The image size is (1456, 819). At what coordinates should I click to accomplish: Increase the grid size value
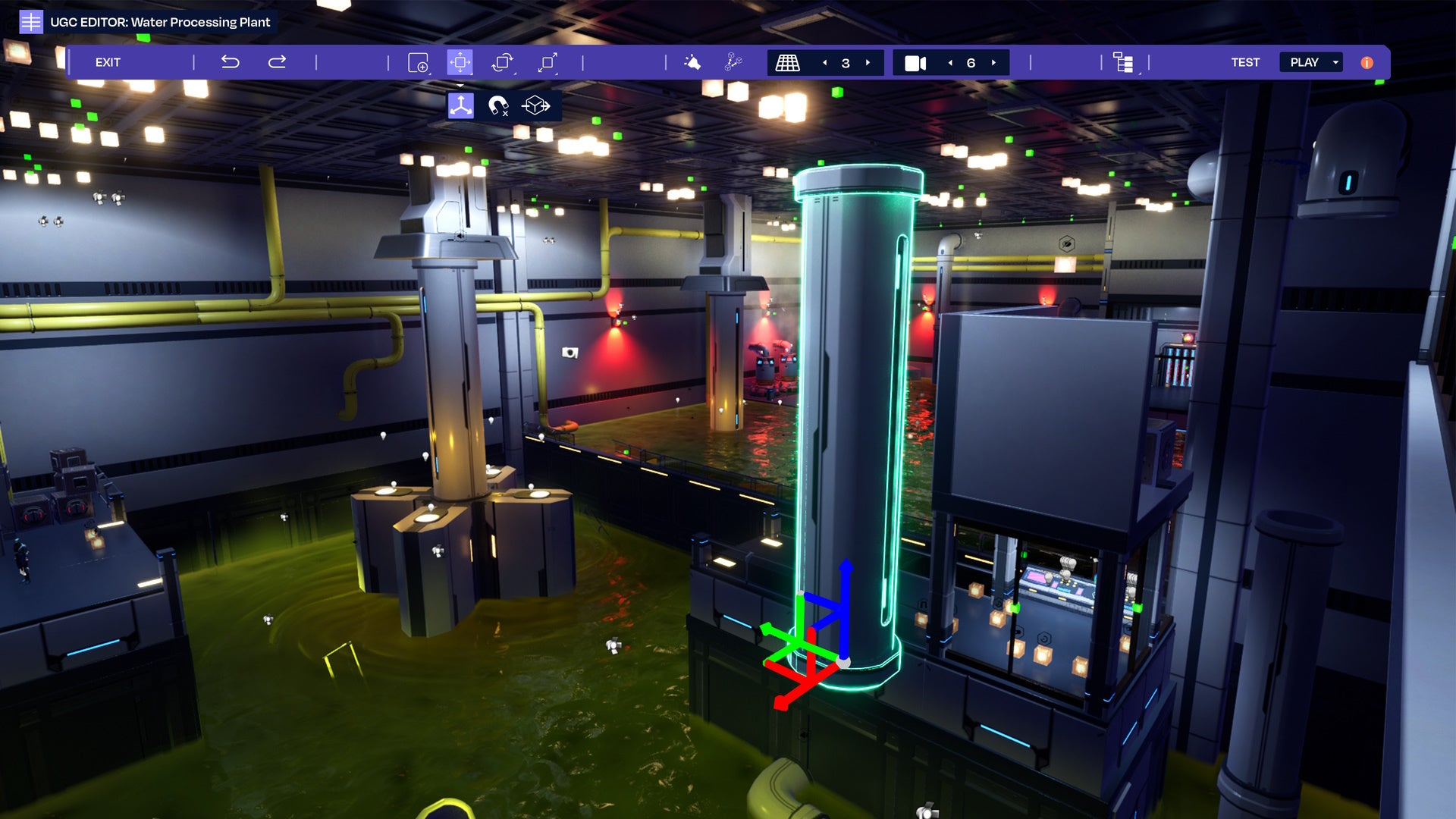[x=868, y=63]
